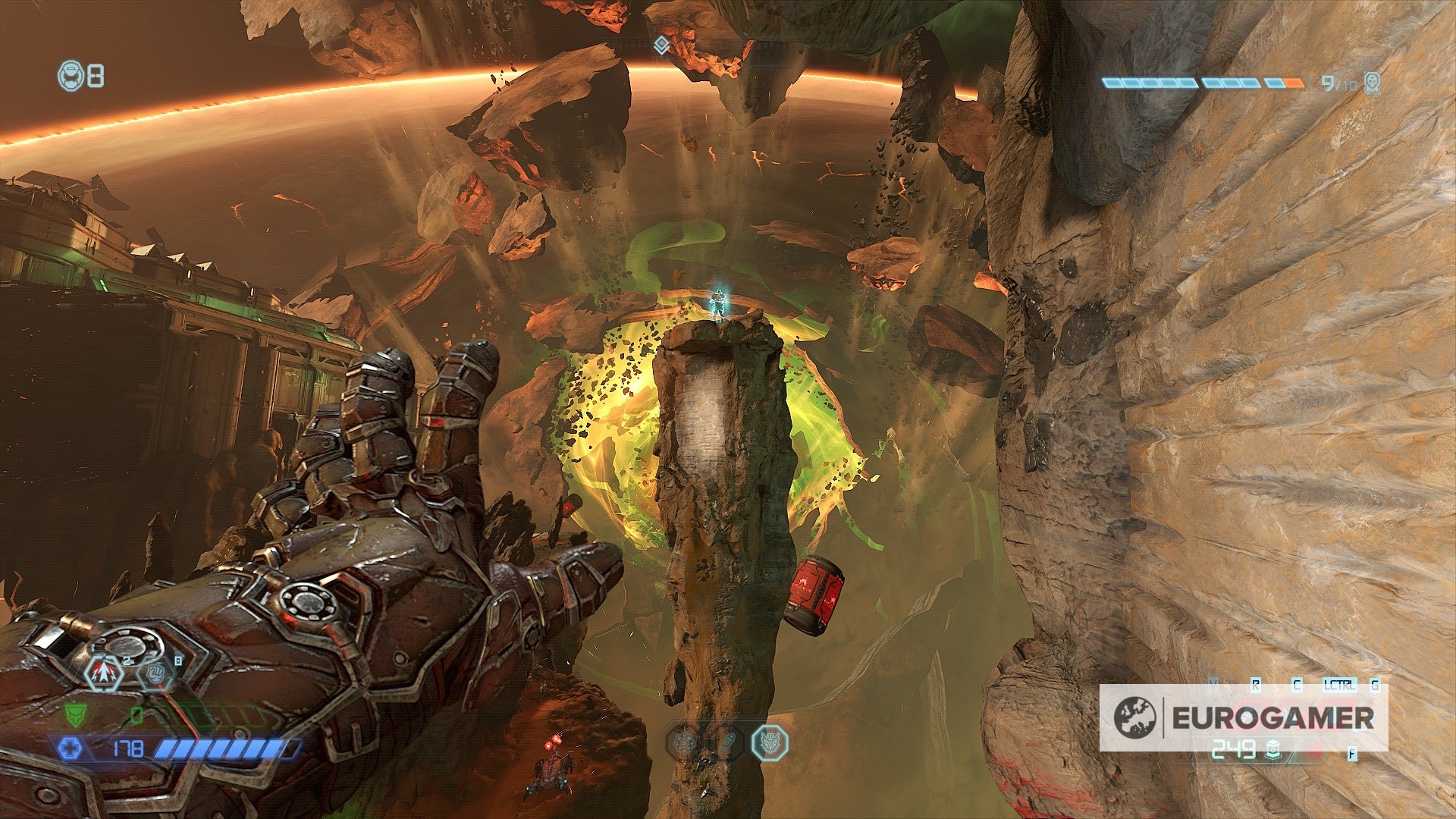Click the extra lives helmet icon

click(70, 76)
